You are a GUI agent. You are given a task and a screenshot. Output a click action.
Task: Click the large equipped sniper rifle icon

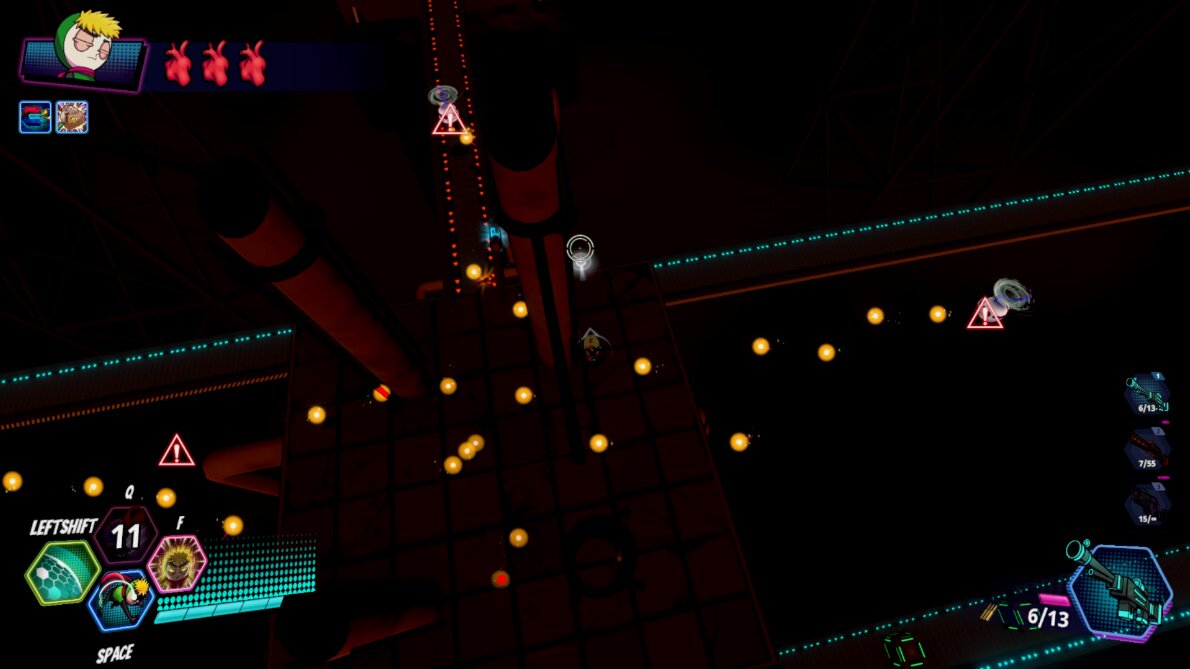tap(1119, 590)
